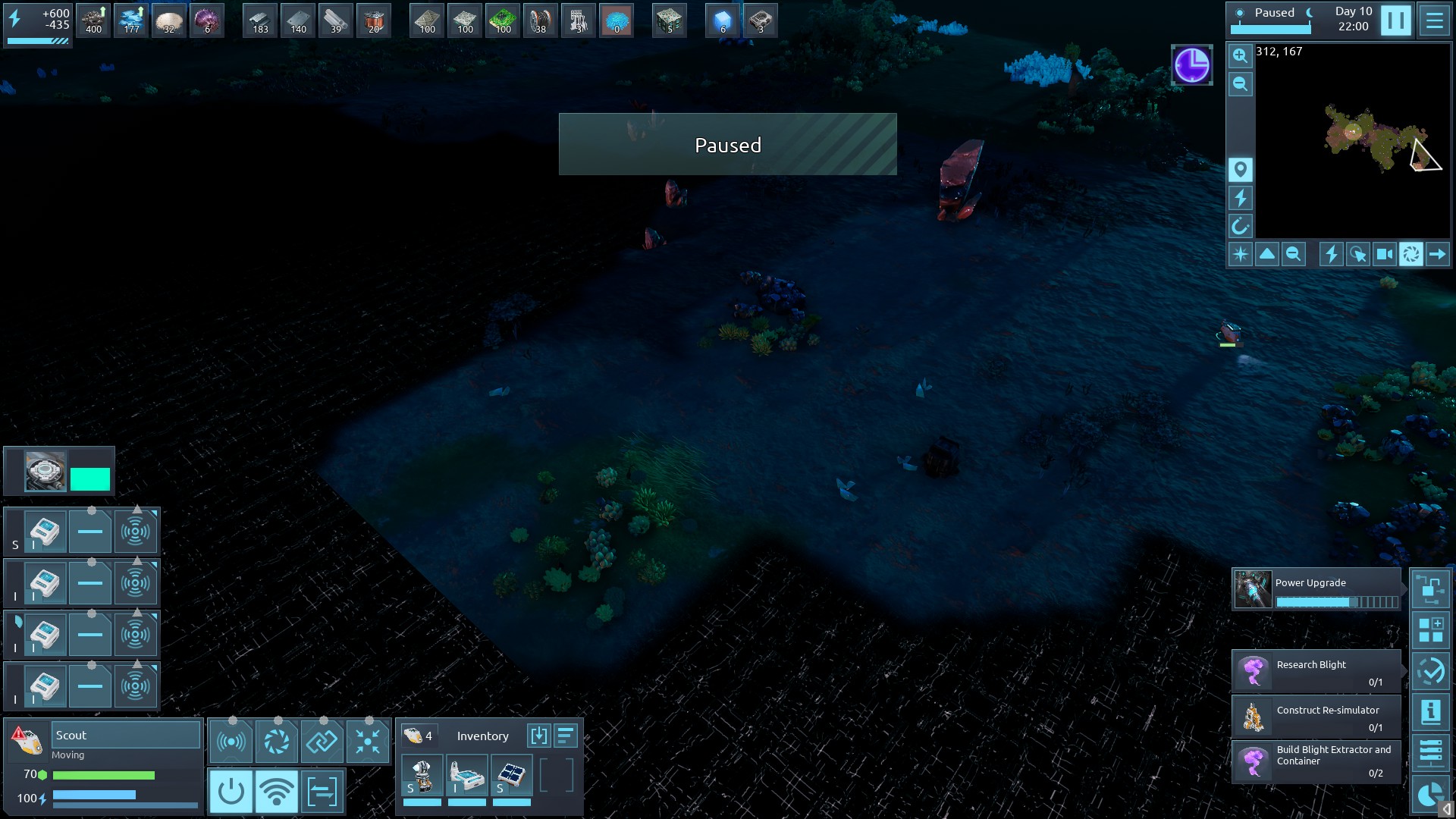This screenshot has height=819, width=1456.
Task: Open the main hamburger menu
Action: click(x=1434, y=20)
